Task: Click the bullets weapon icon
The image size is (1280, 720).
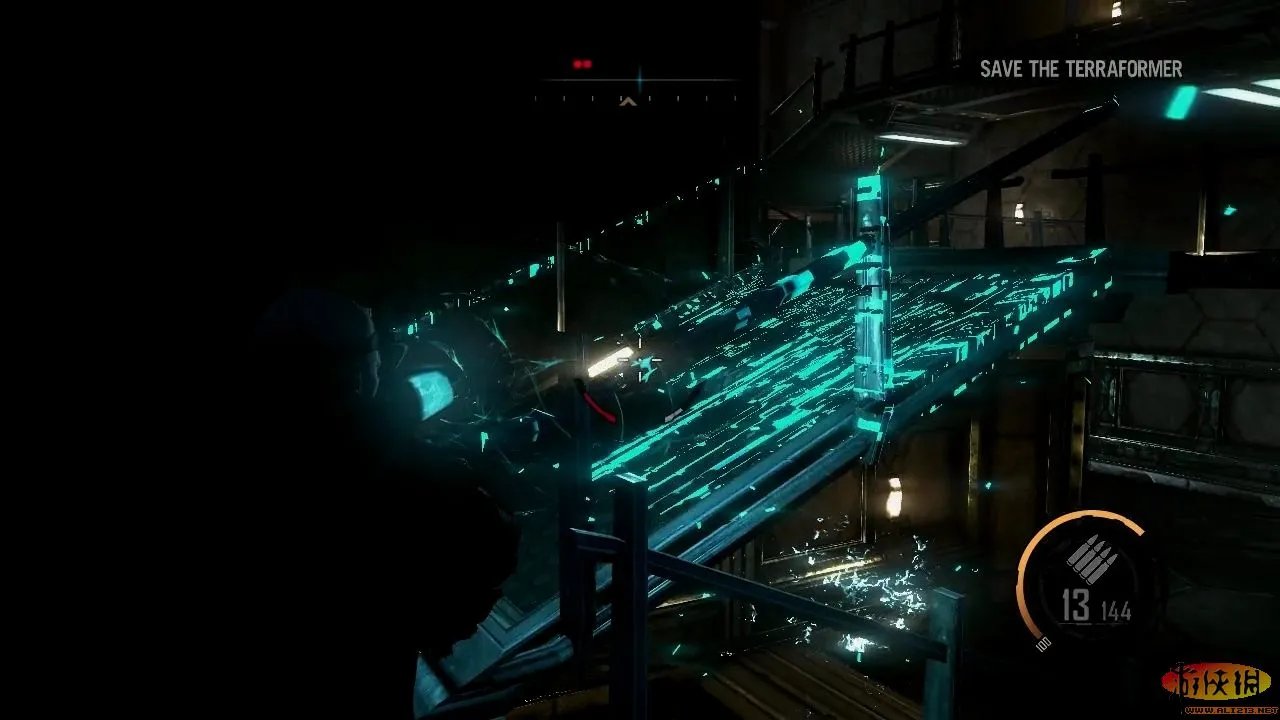Action: point(1088,558)
